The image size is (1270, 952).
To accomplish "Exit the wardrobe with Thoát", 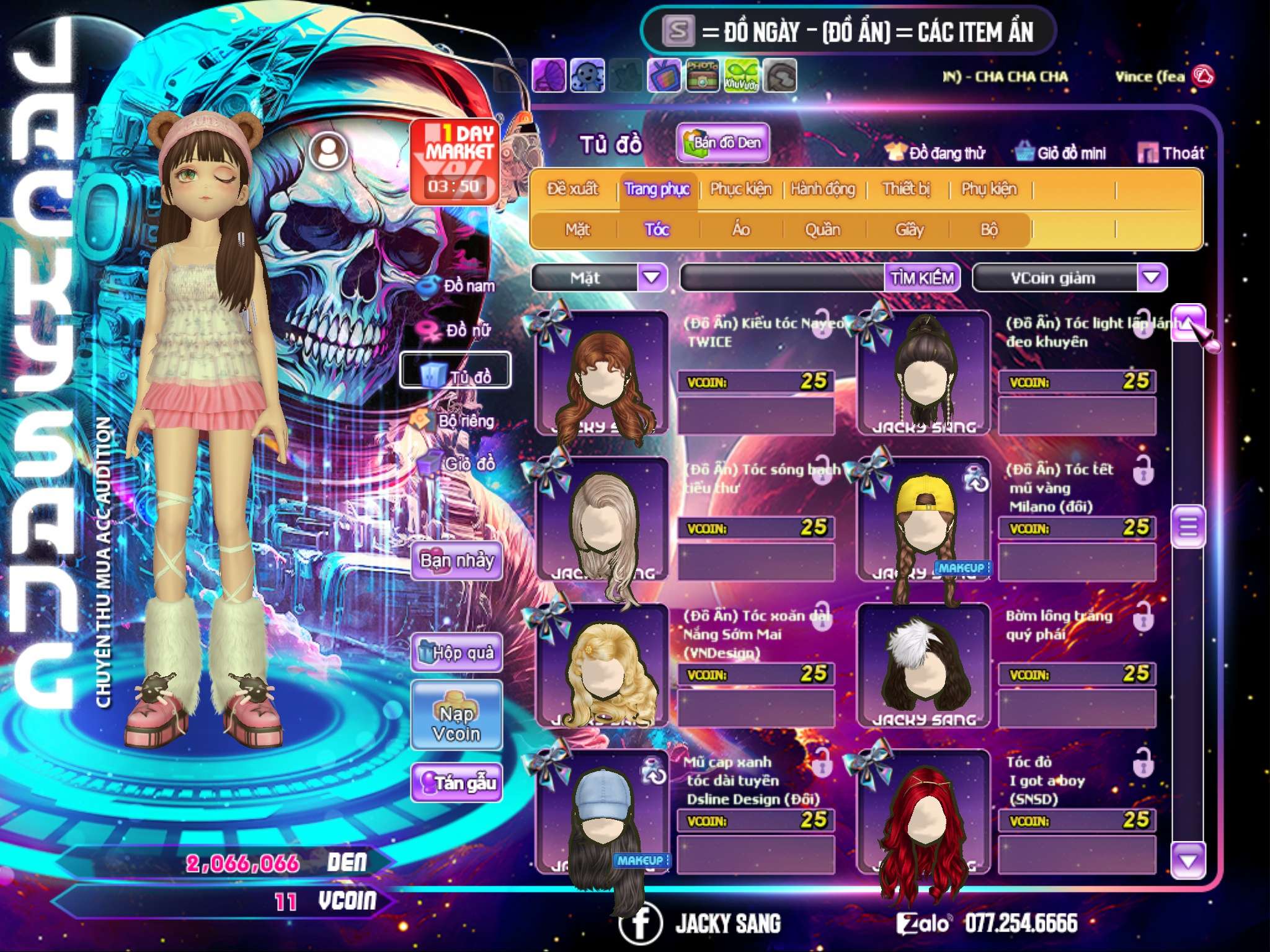I will click(x=1171, y=153).
